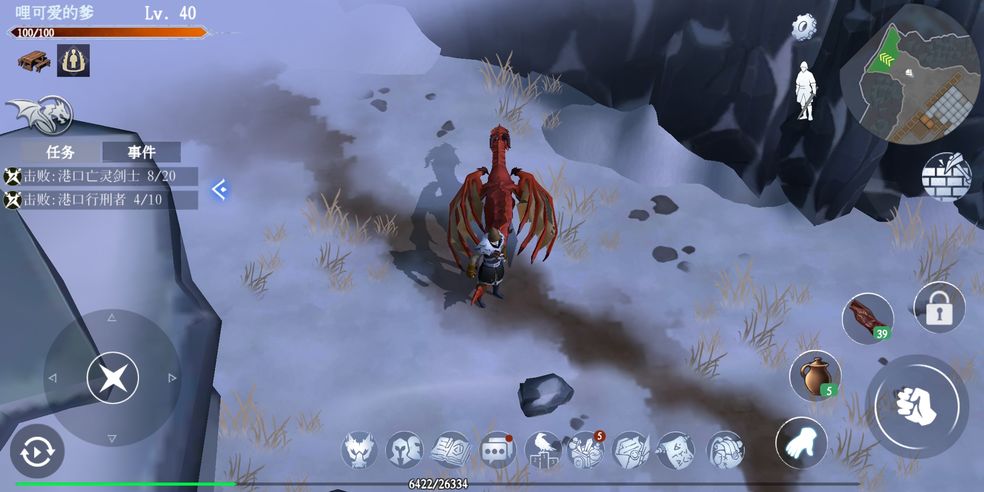The image size is (984, 492).
Task: Open the open book journal icon
Action: coord(451,450)
